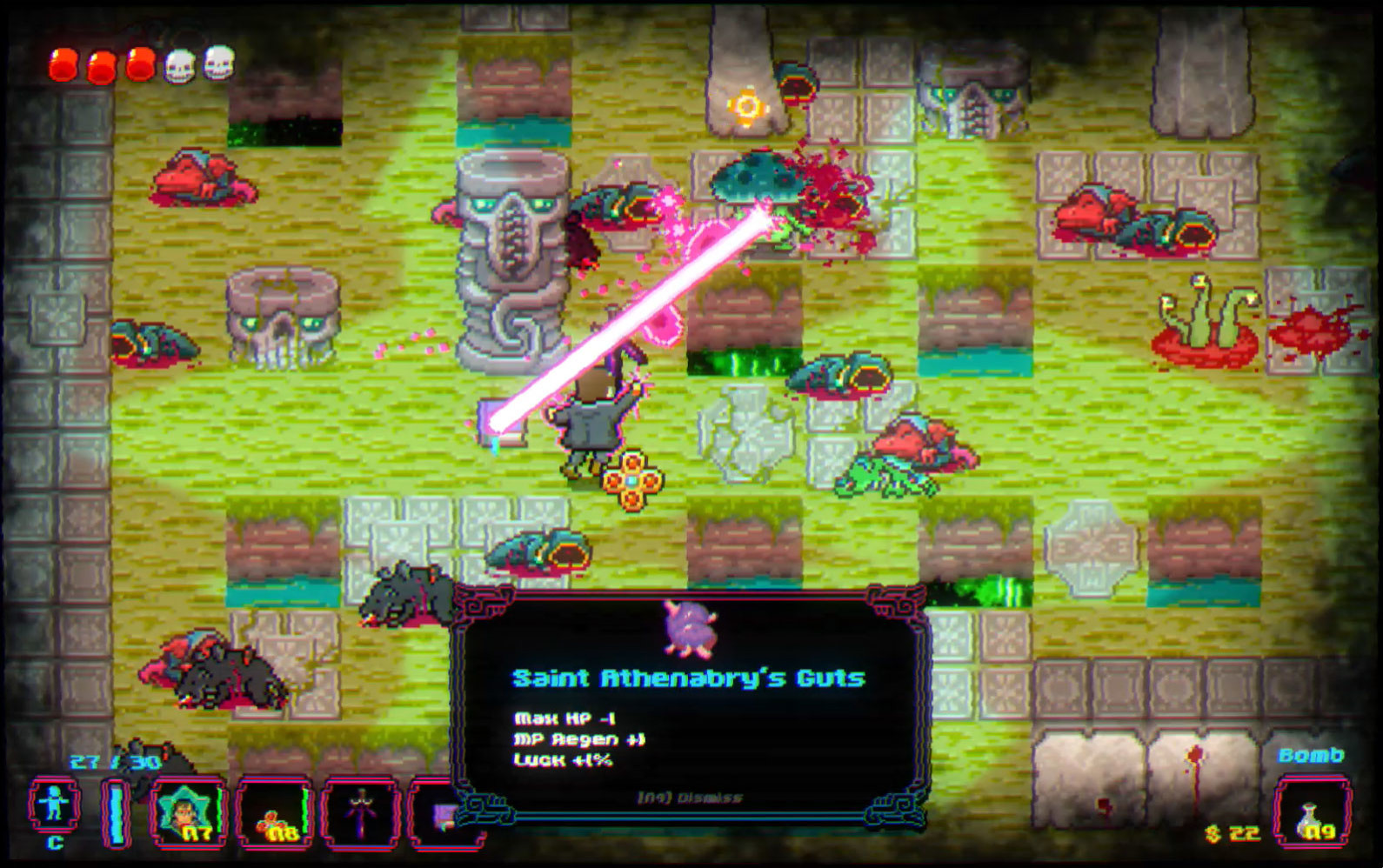Open the purple book item slot
Image resolution: width=1383 pixels, height=868 pixels.
click(445, 814)
